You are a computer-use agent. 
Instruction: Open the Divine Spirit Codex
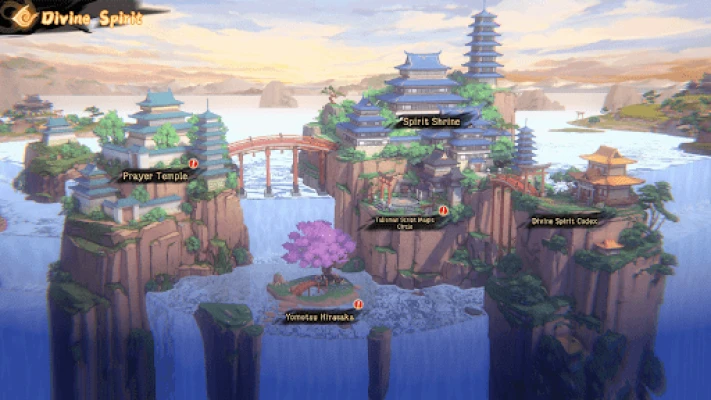[x=565, y=222]
